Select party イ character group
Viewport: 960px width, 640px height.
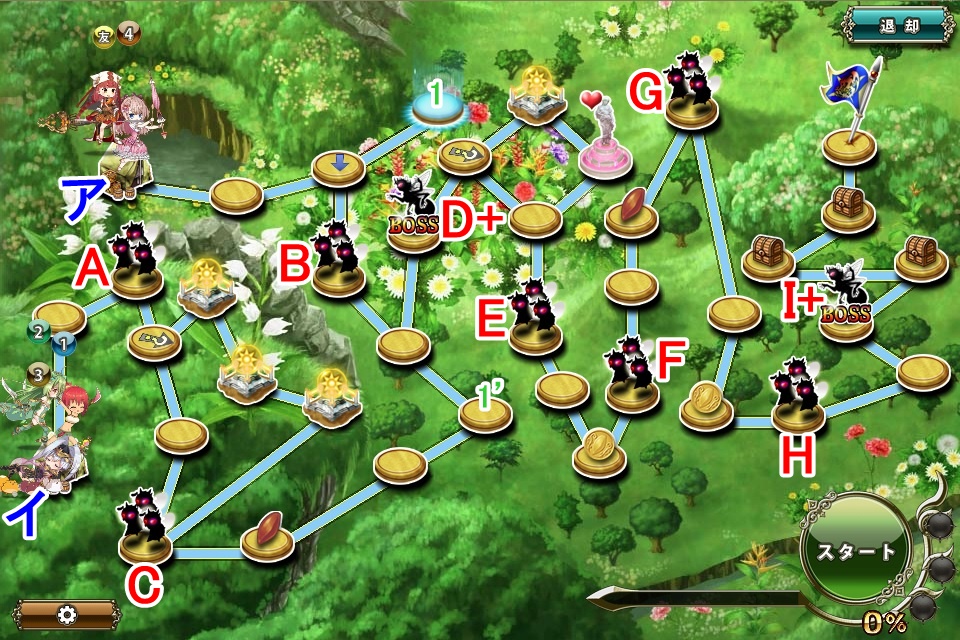pyautogui.click(x=45, y=440)
